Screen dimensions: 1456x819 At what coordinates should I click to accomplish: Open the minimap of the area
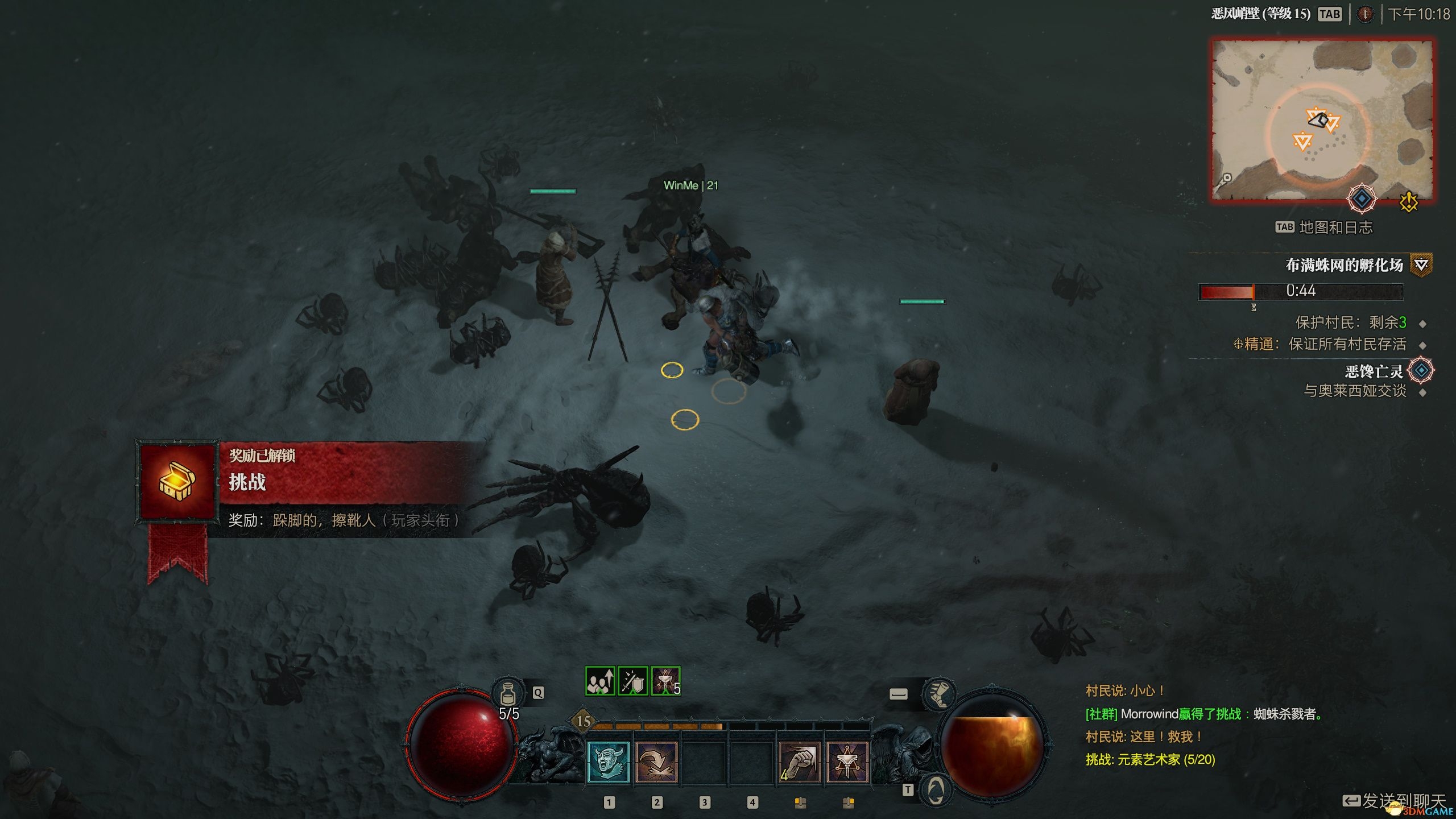click(1322, 119)
